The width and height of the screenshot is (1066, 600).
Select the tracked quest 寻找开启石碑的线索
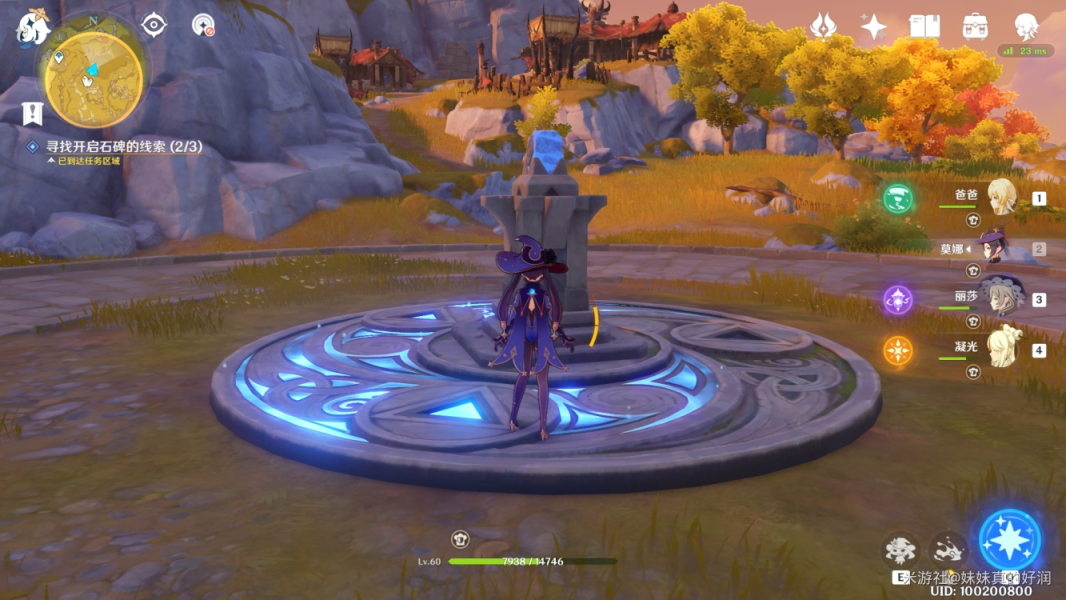pos(124,146)
